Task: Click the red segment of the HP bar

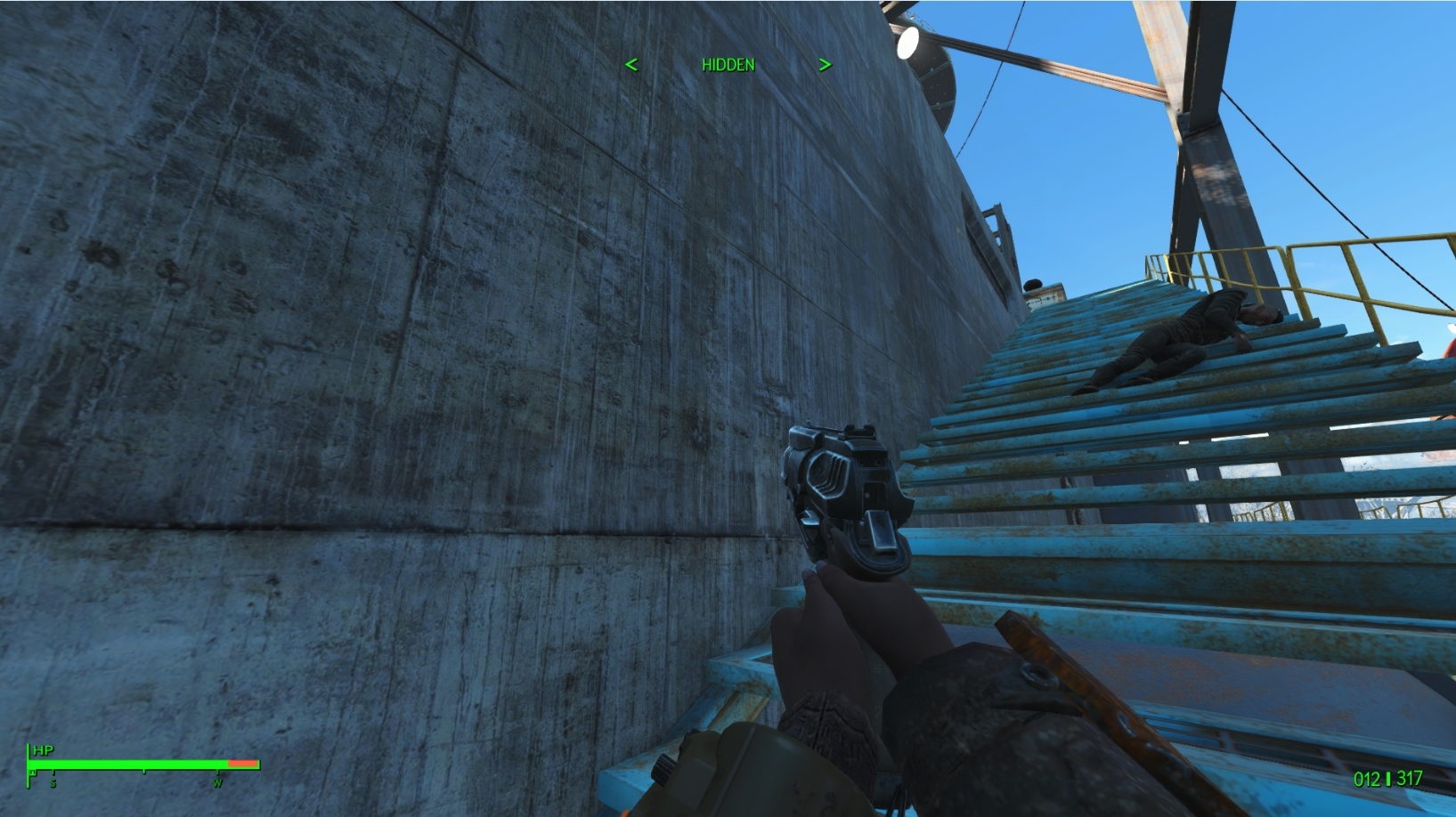Action: (x=242, y=763)
